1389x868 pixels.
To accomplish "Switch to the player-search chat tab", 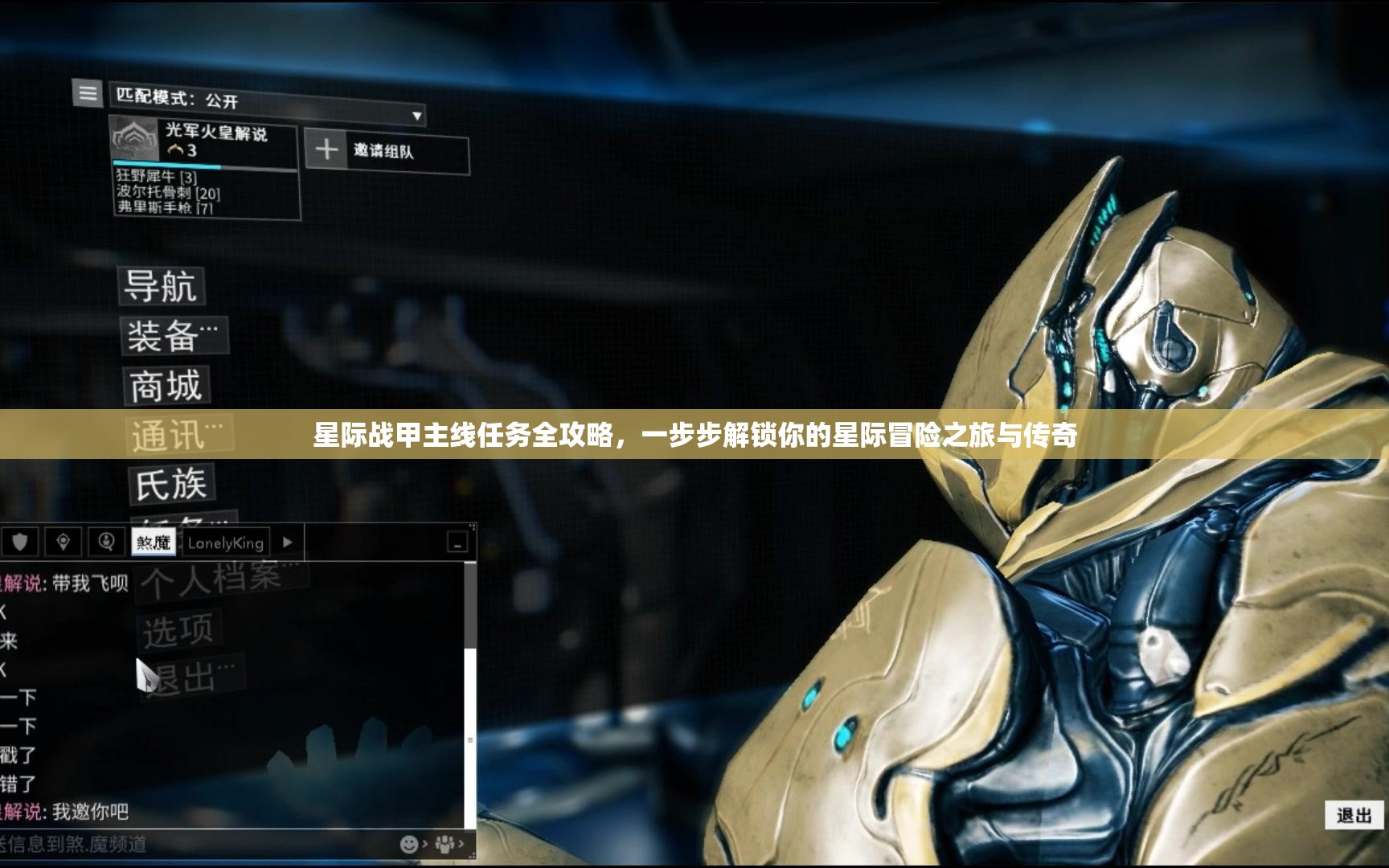I will (106, 542).
